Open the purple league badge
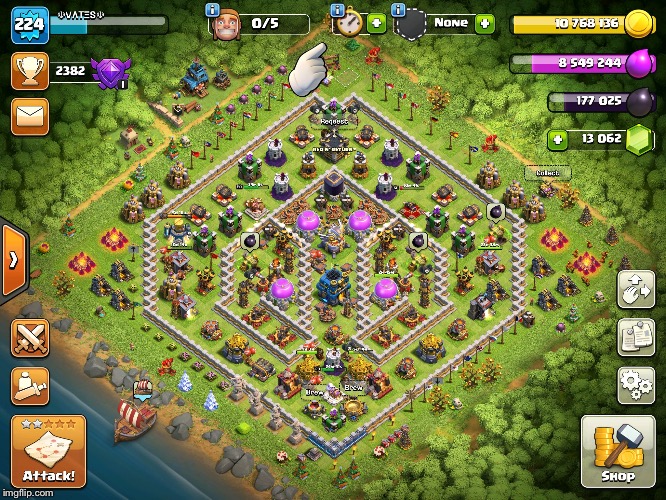The width and height of the screenshot is (666, 500). [x=108, y=72]
